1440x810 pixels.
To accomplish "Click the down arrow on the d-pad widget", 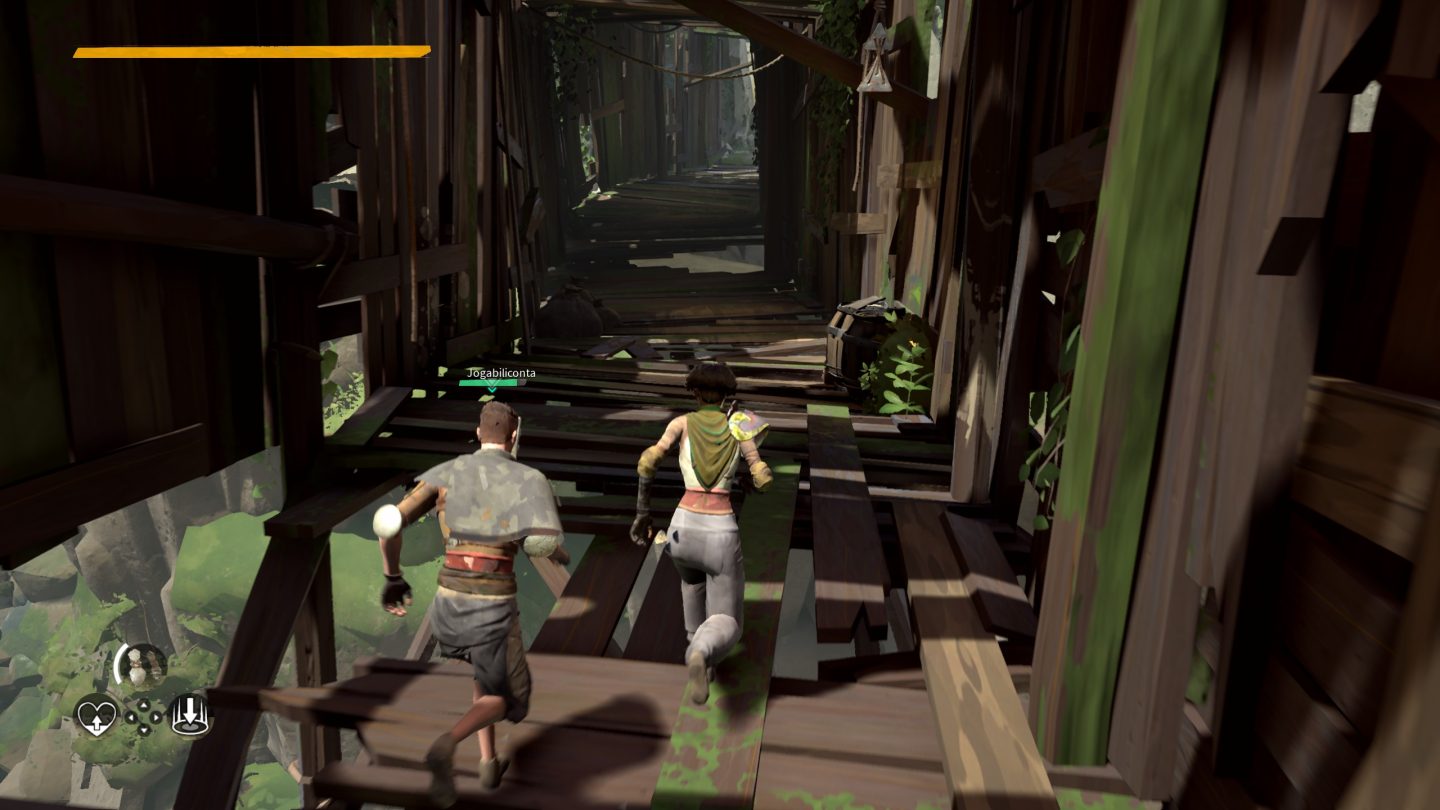I will [145, 730].
